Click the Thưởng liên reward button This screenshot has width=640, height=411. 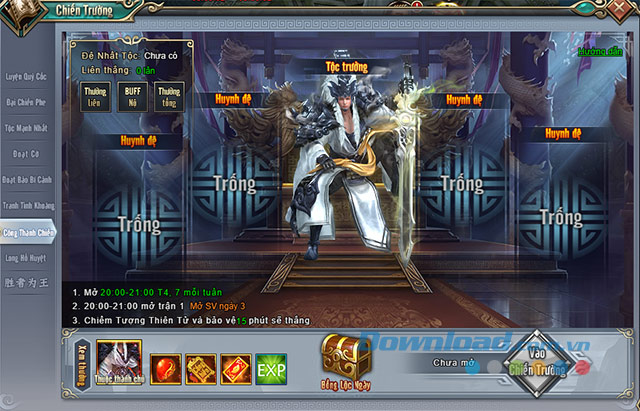pos(95,96)
